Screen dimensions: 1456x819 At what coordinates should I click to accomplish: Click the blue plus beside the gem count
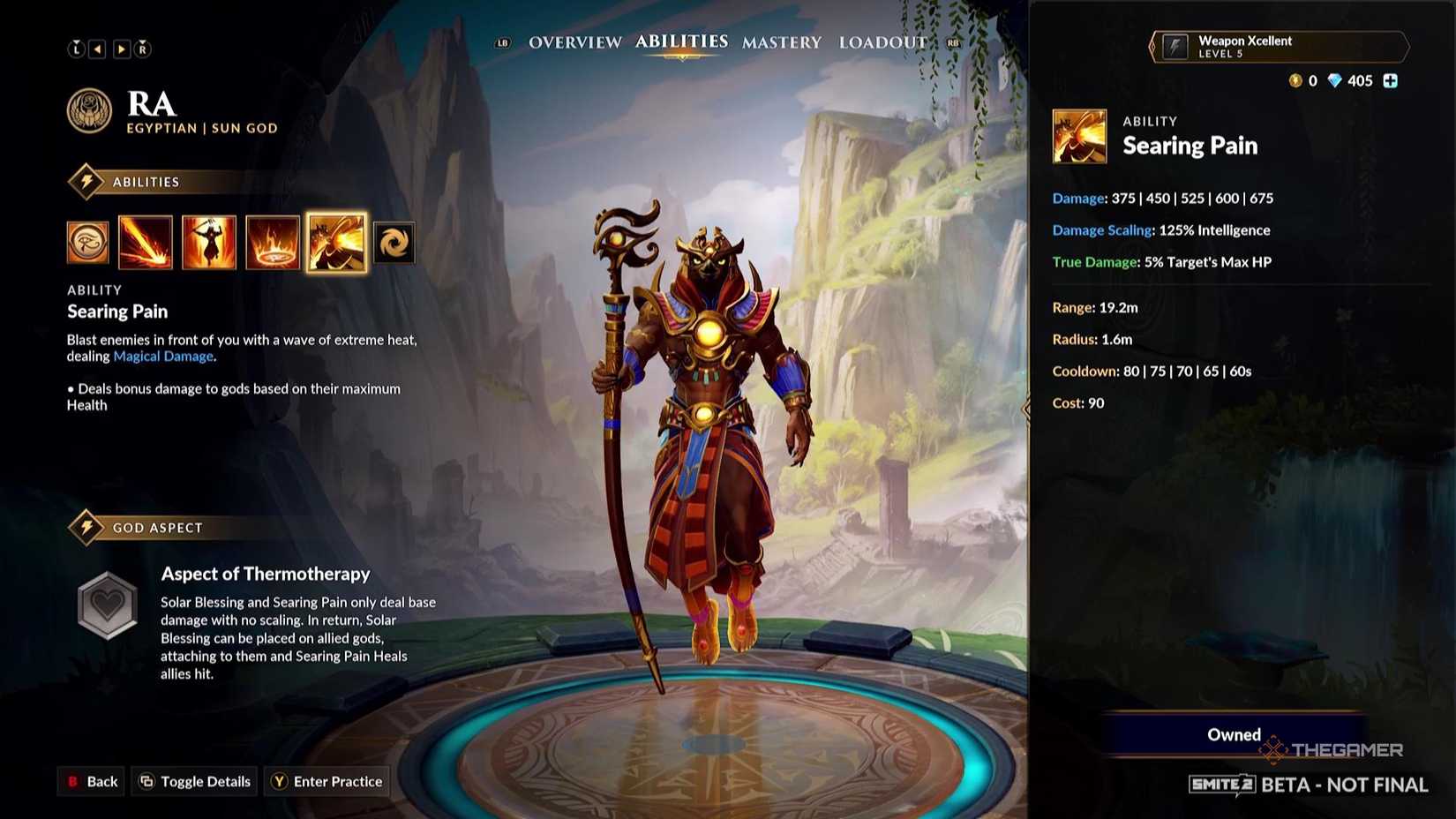pyautogui.click(x=1391, y=80)
